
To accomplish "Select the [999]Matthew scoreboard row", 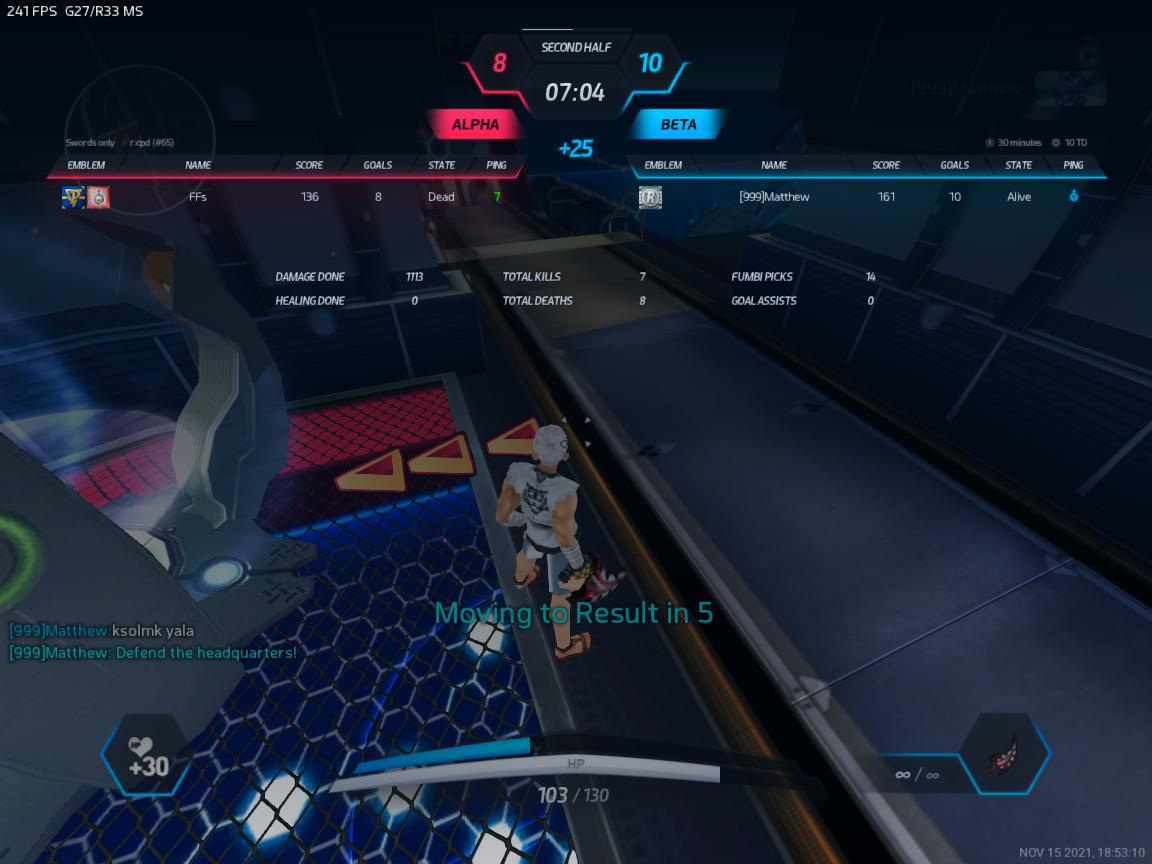I will 870,197.
